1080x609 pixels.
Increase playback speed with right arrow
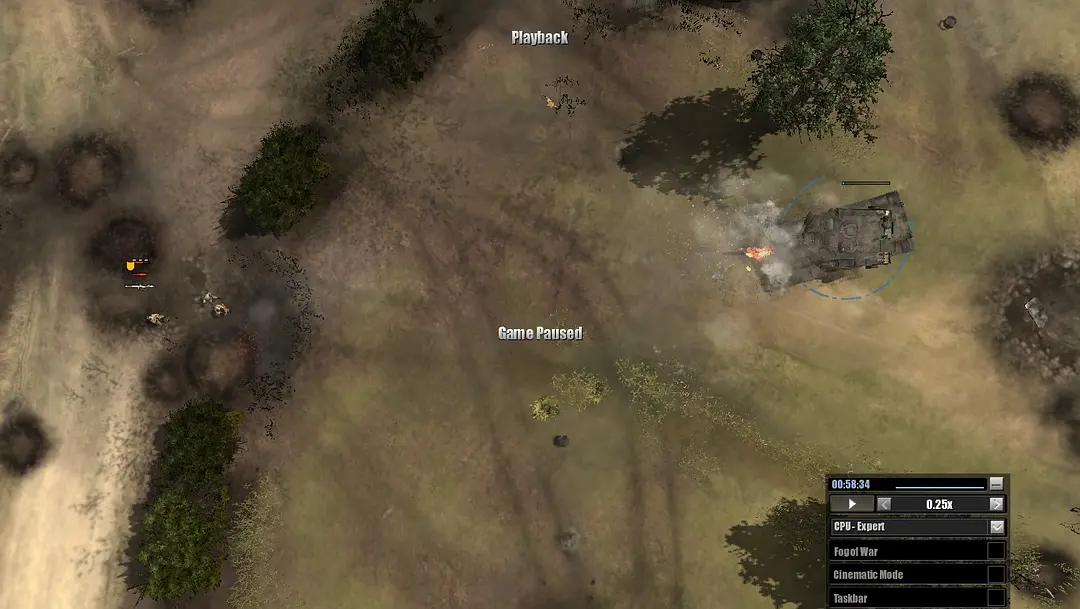pos(996,504)
